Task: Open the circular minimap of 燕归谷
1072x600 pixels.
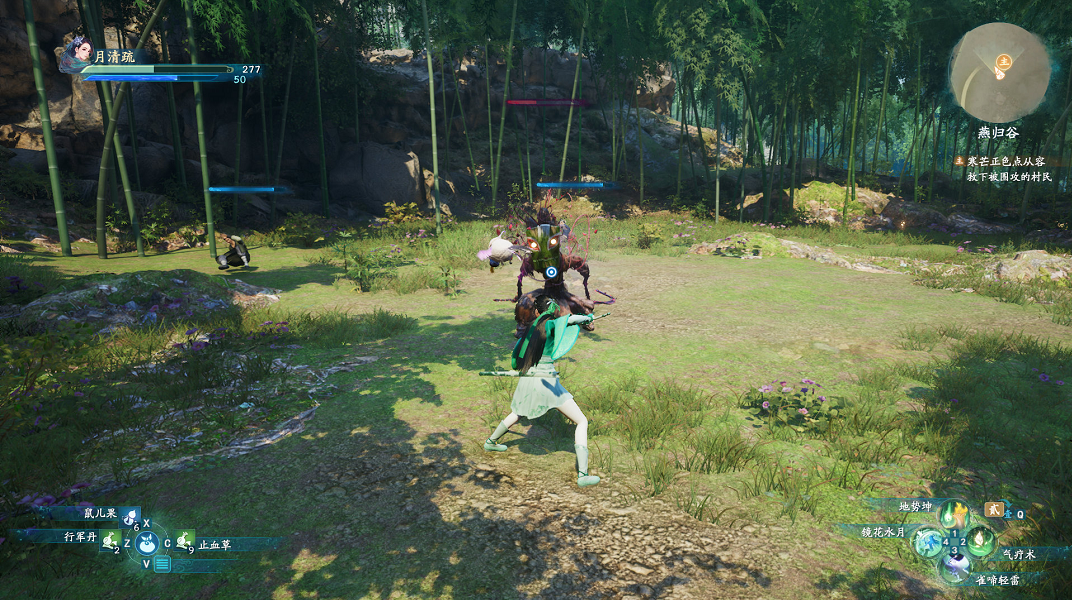Action: tap(999, 72)
